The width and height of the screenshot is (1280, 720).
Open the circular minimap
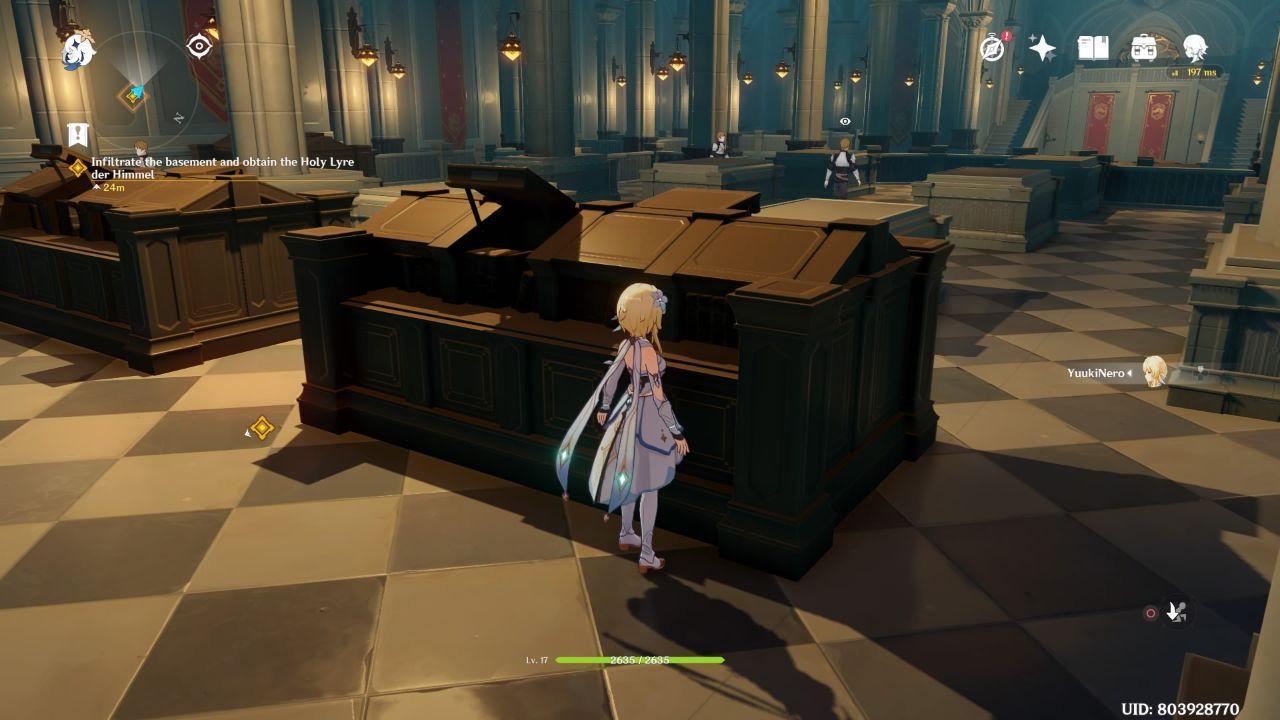click(140, 88)
